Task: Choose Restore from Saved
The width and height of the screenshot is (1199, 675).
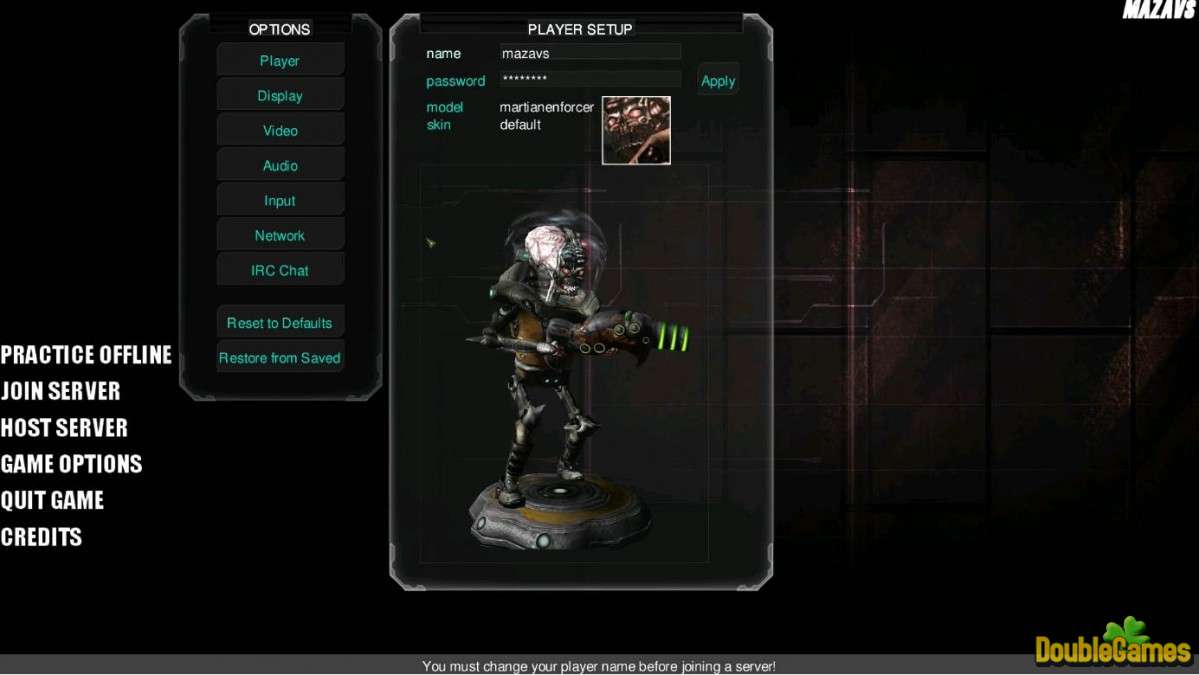Action: click(x=280, y=358)
